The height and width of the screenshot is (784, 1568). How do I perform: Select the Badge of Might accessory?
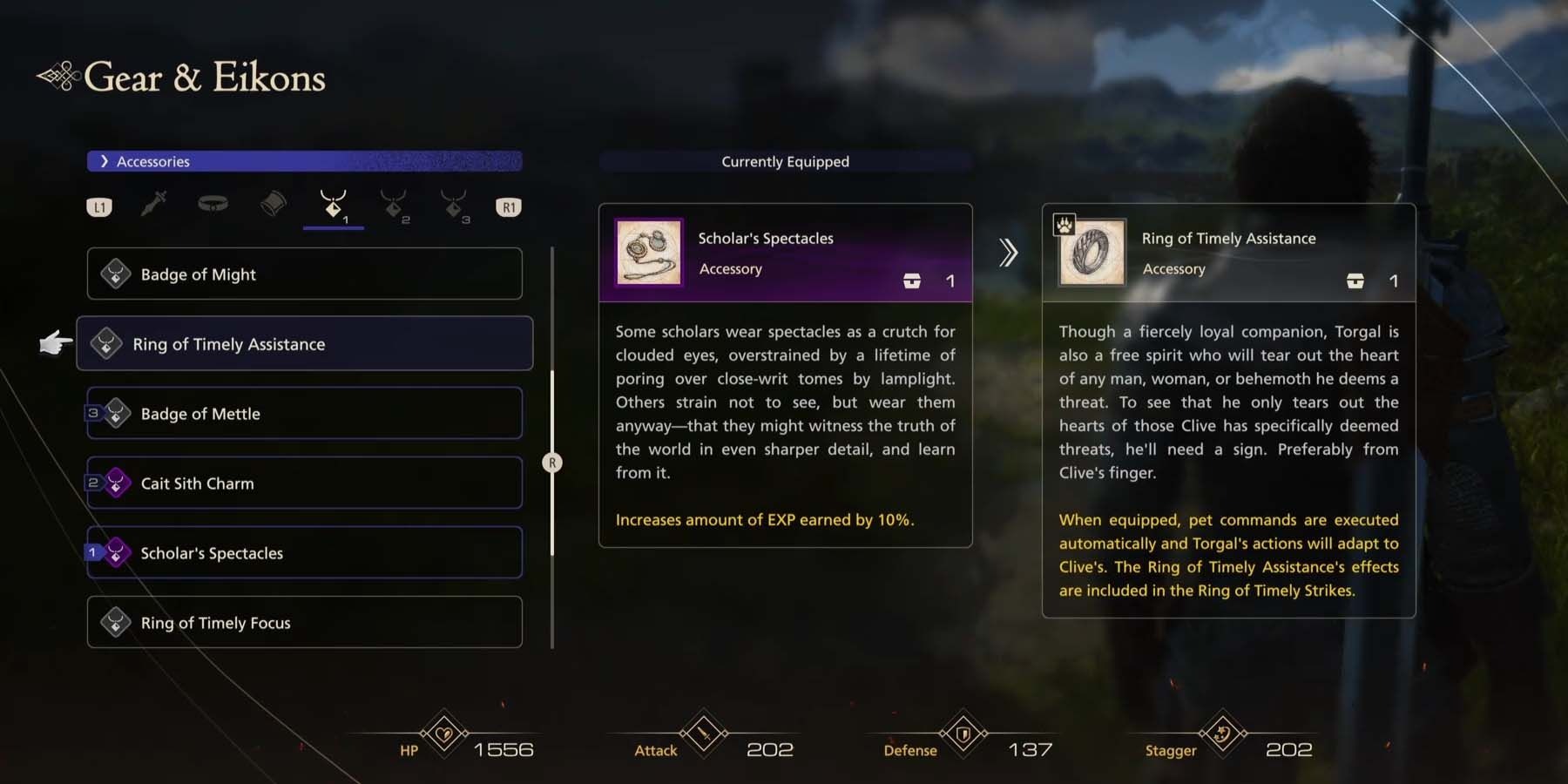click(x=304, y=274)
